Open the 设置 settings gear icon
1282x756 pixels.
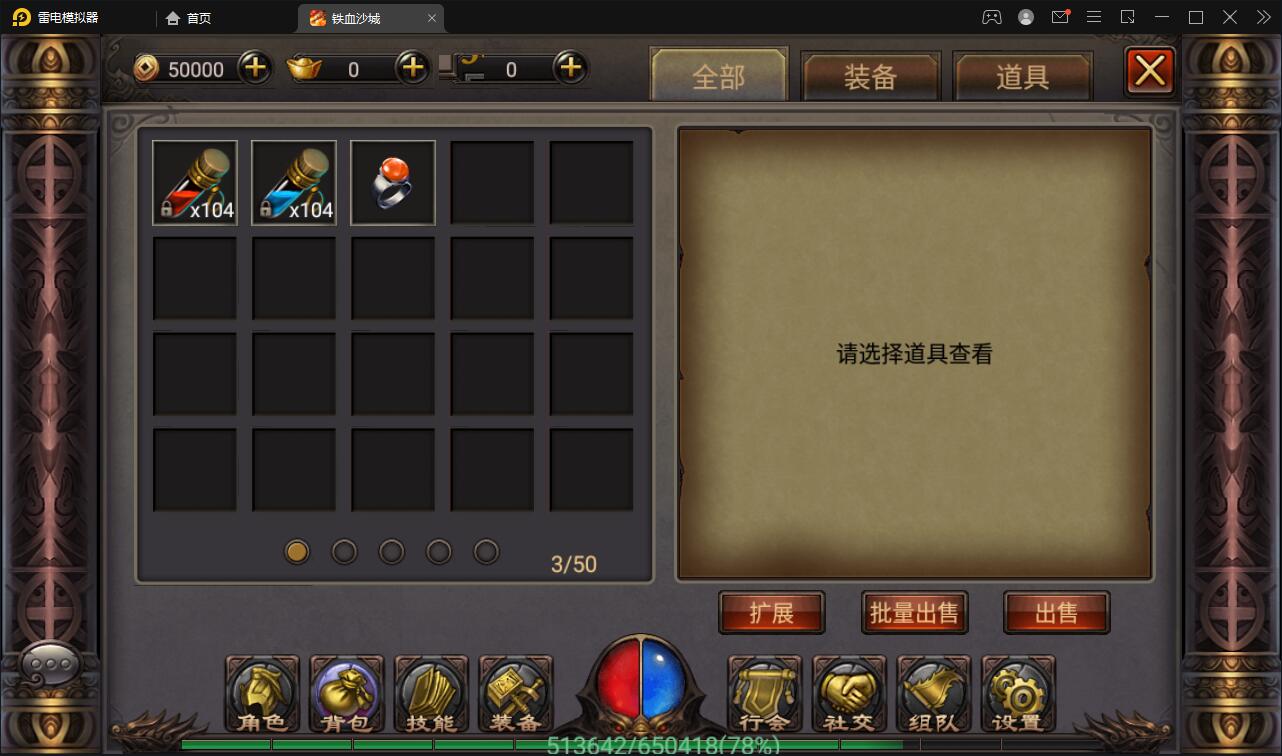(x=1018, y=693)
